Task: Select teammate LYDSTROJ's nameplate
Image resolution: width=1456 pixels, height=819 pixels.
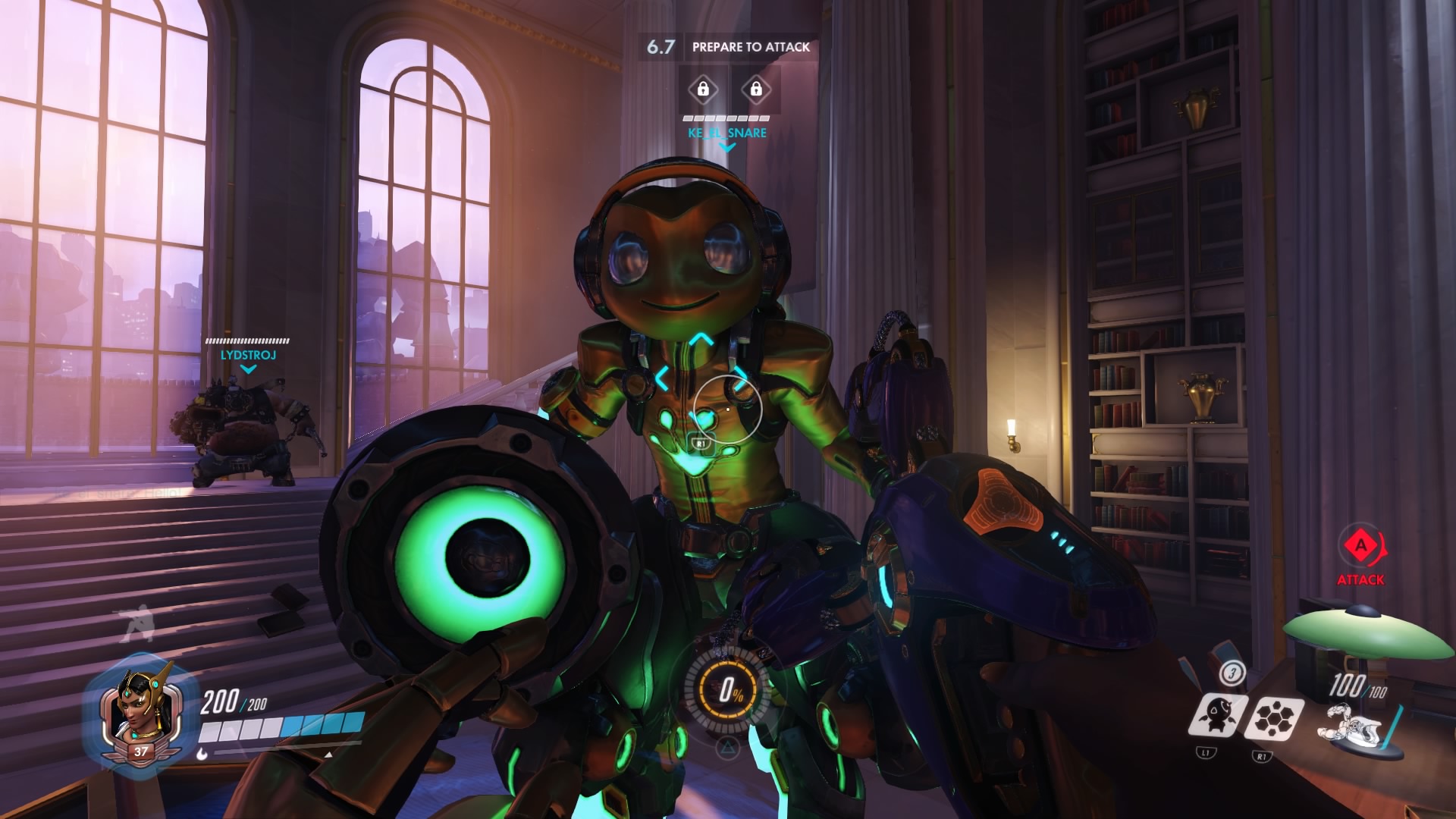Action: pos(248,355)
